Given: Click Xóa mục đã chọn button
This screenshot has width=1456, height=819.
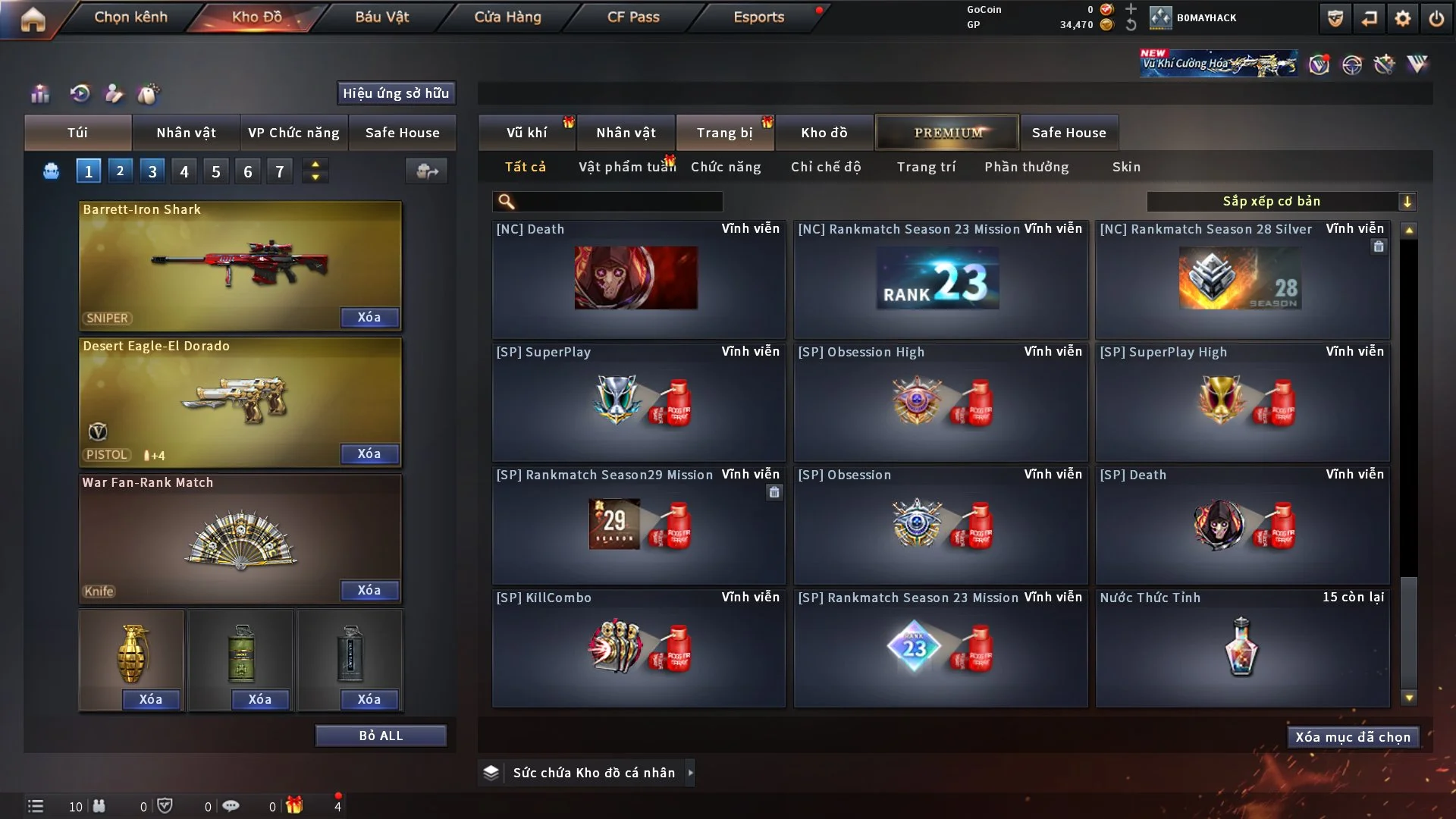Looking at the screenshot, I should coord(1352,737).
